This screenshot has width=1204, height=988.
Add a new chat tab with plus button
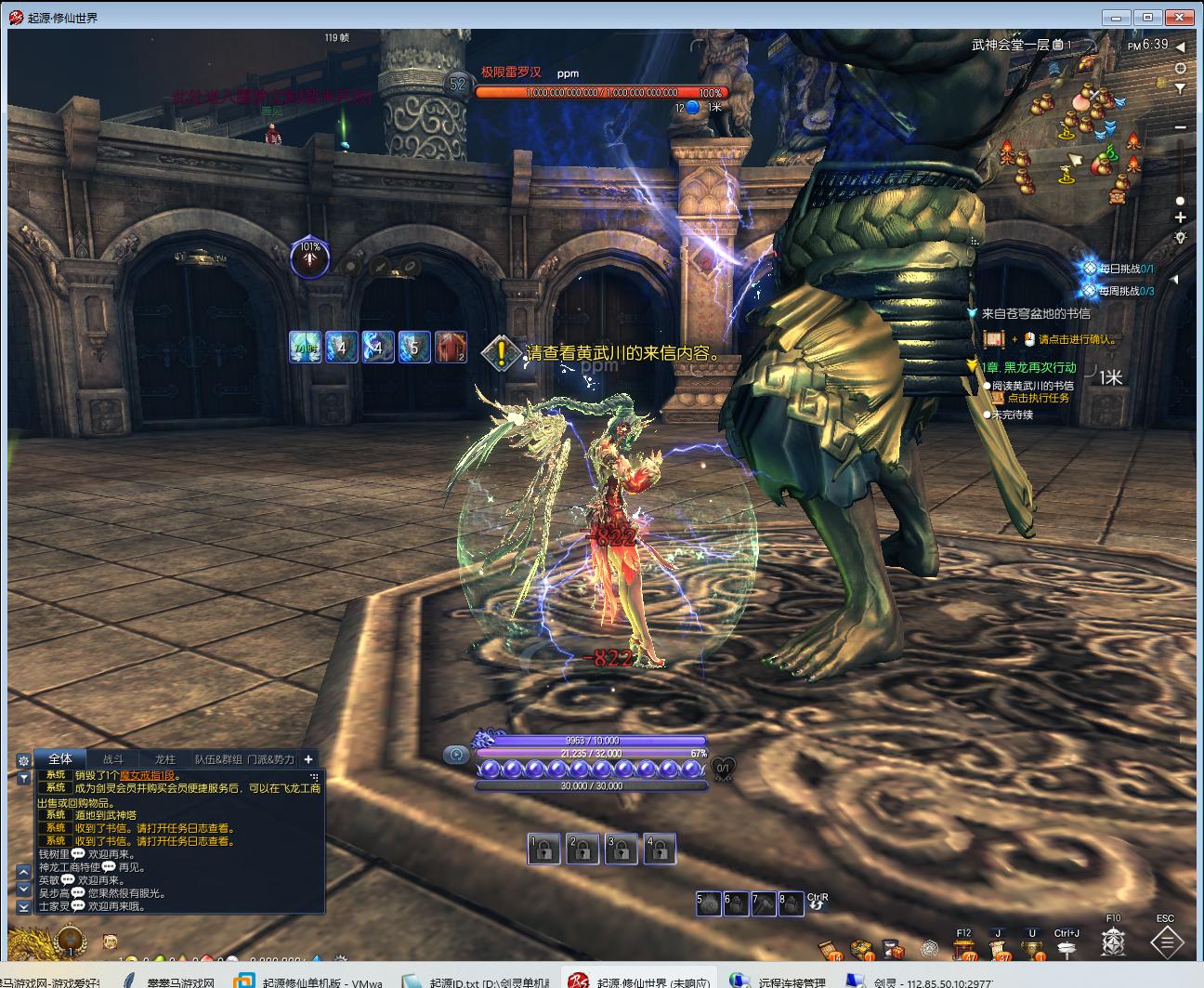308,758
